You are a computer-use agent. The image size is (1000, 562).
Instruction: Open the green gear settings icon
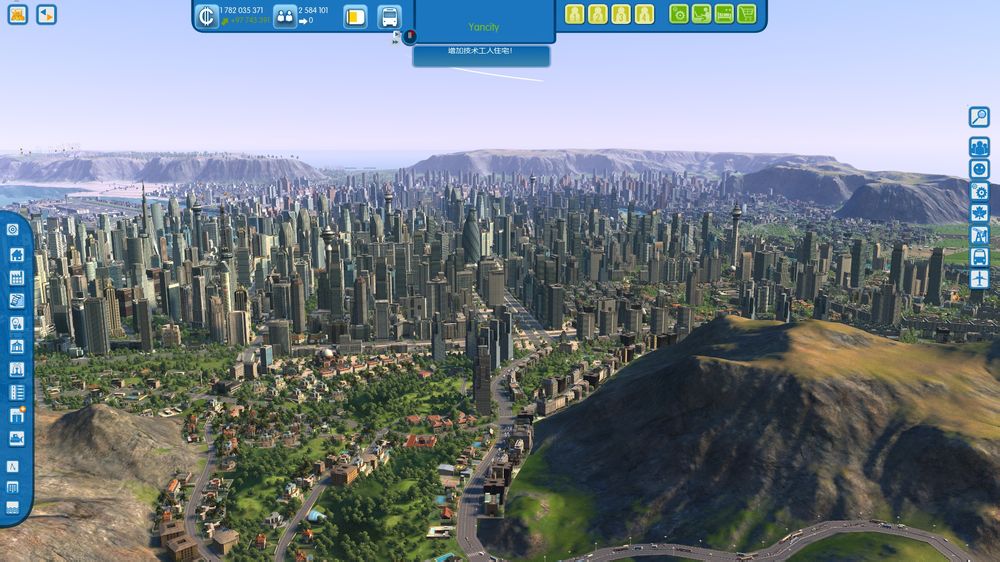pyautogui.click(x=679, y=14)
